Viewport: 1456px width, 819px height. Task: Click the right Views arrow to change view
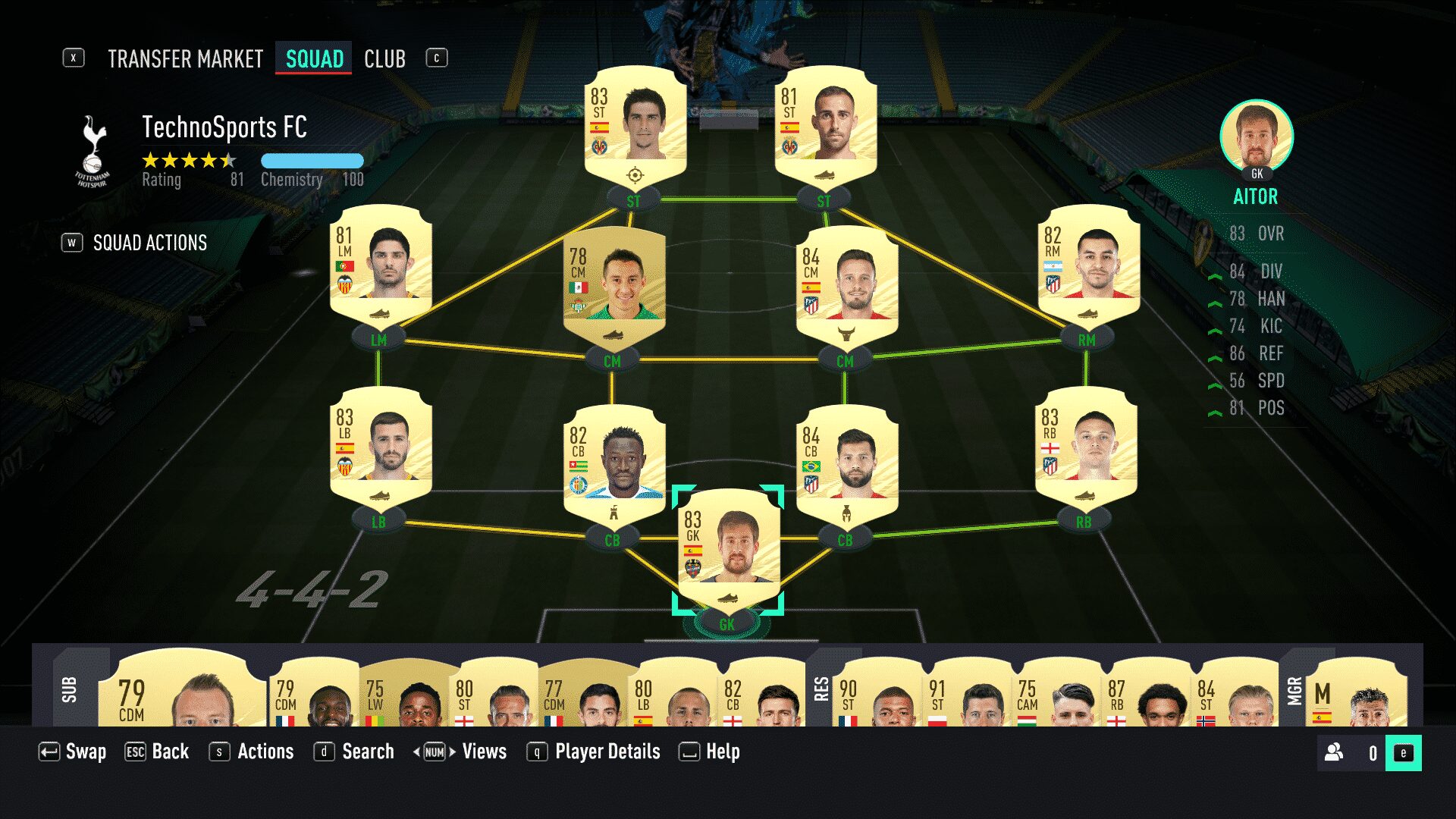(x=450, y=752)
